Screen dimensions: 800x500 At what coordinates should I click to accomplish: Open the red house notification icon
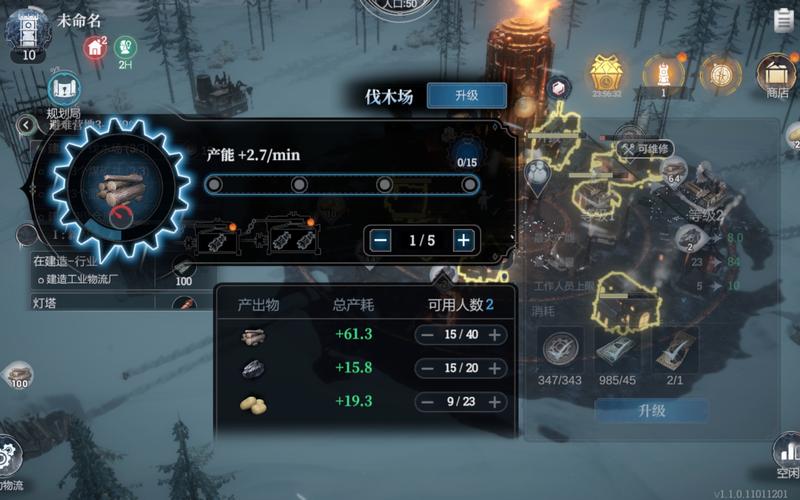pyautogui.click(x=94, y=46)
